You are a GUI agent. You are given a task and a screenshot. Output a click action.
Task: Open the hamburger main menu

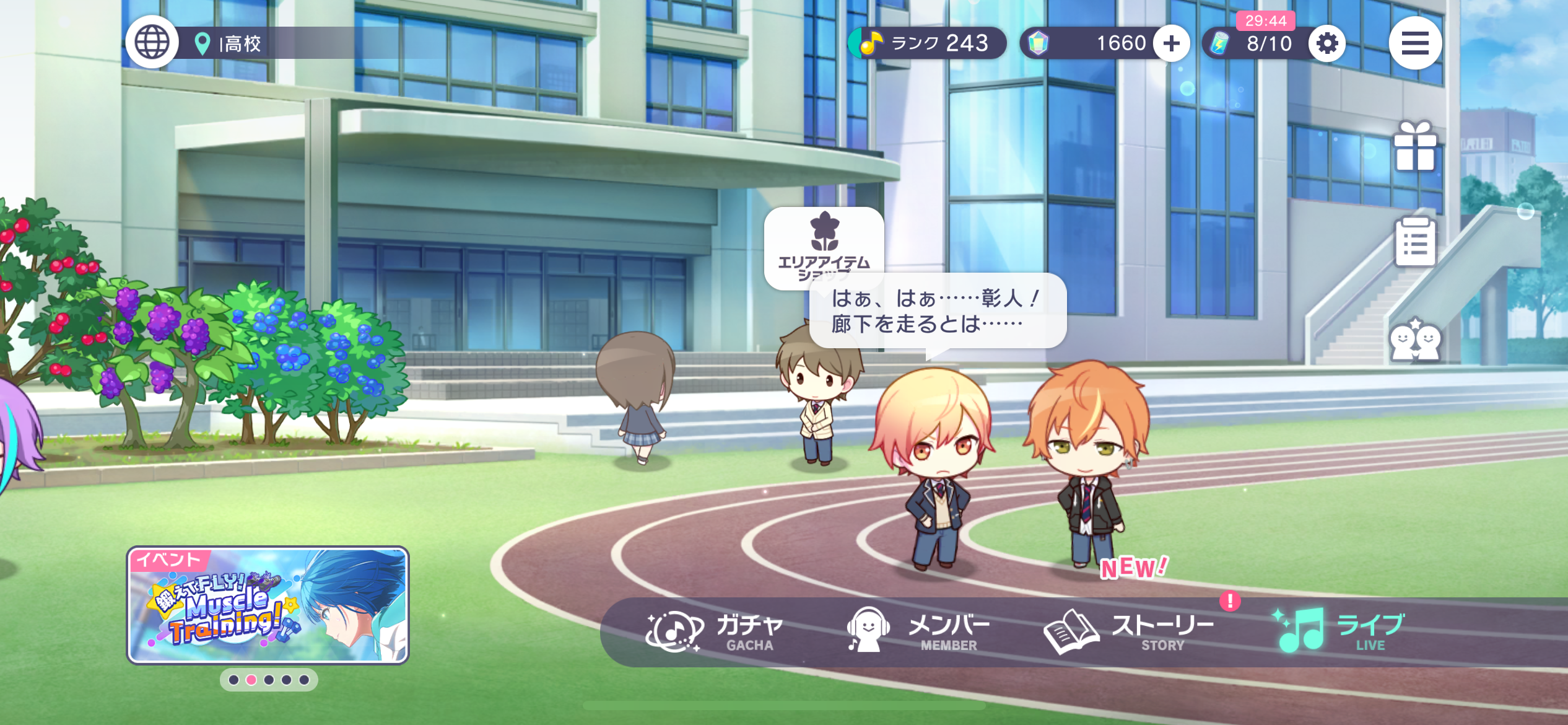1414,43
